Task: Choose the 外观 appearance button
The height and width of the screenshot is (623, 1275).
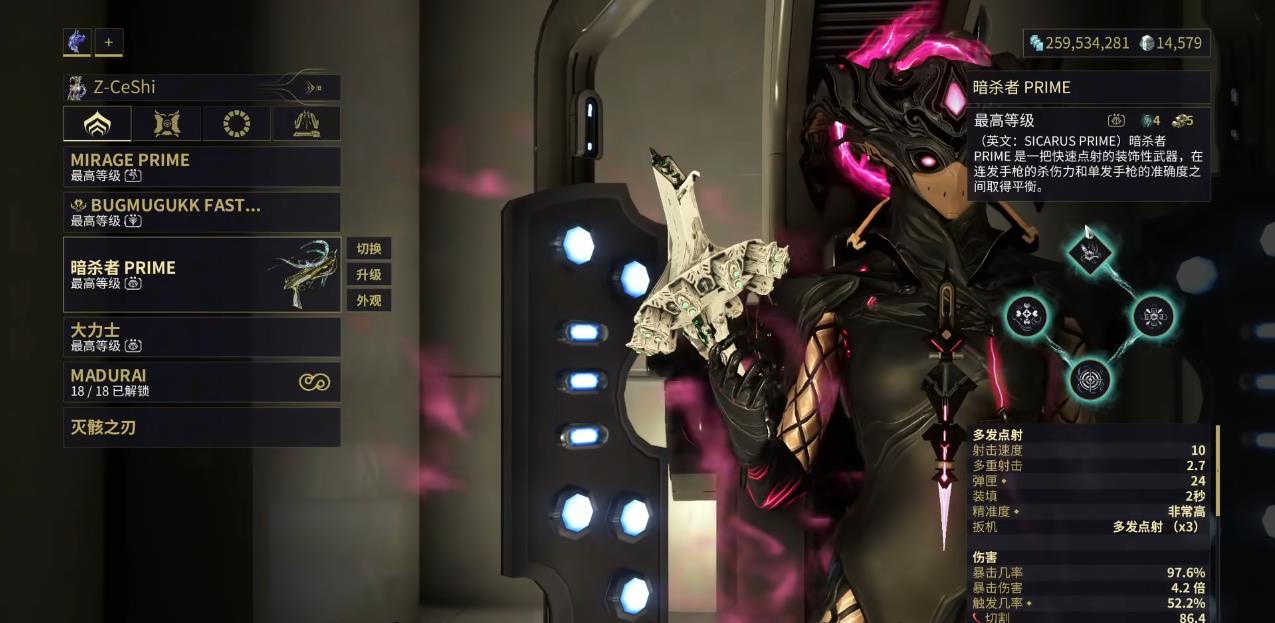Action: (x=368, y=301)
